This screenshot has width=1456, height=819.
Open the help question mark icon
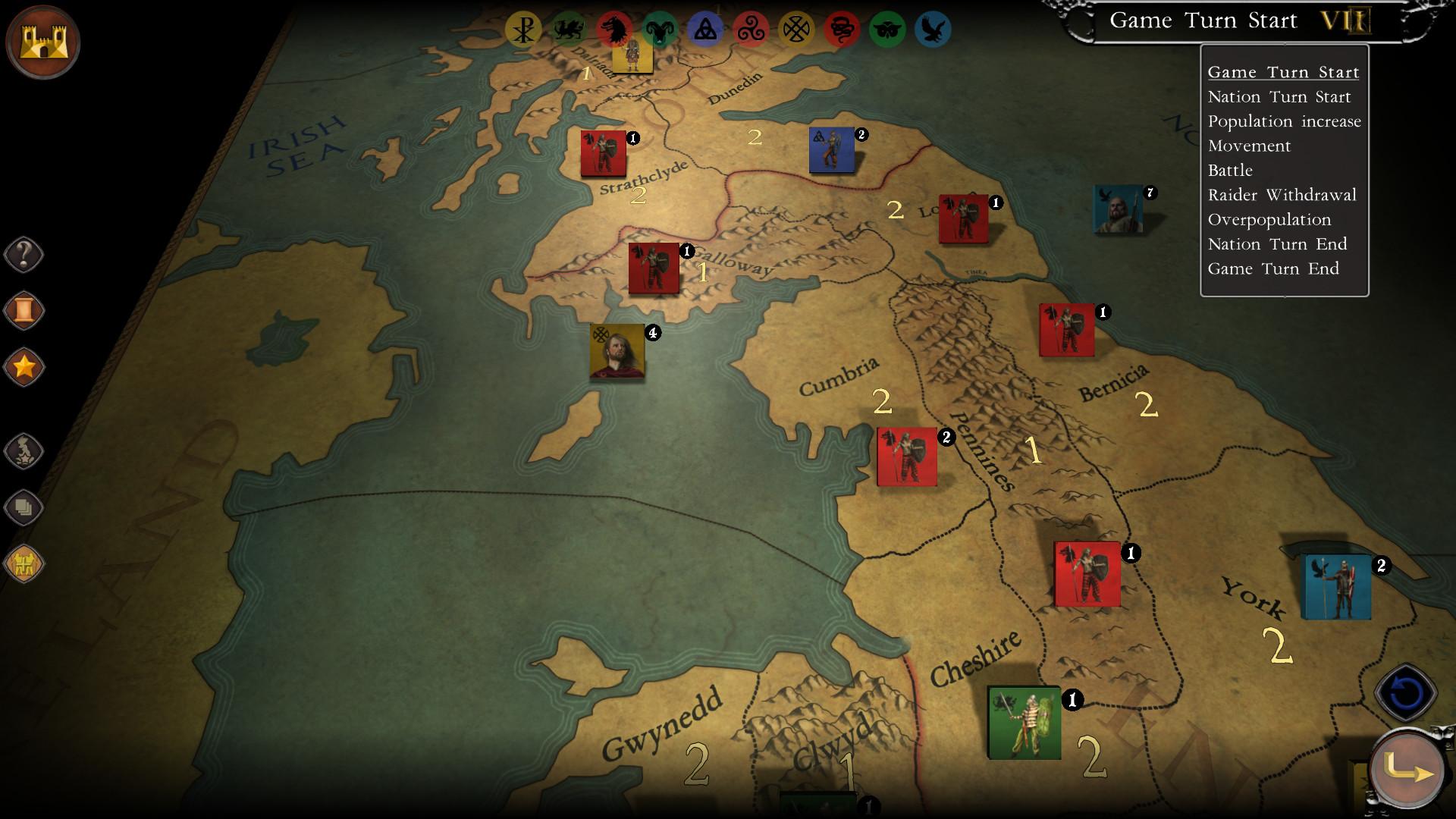click(24, 255)
